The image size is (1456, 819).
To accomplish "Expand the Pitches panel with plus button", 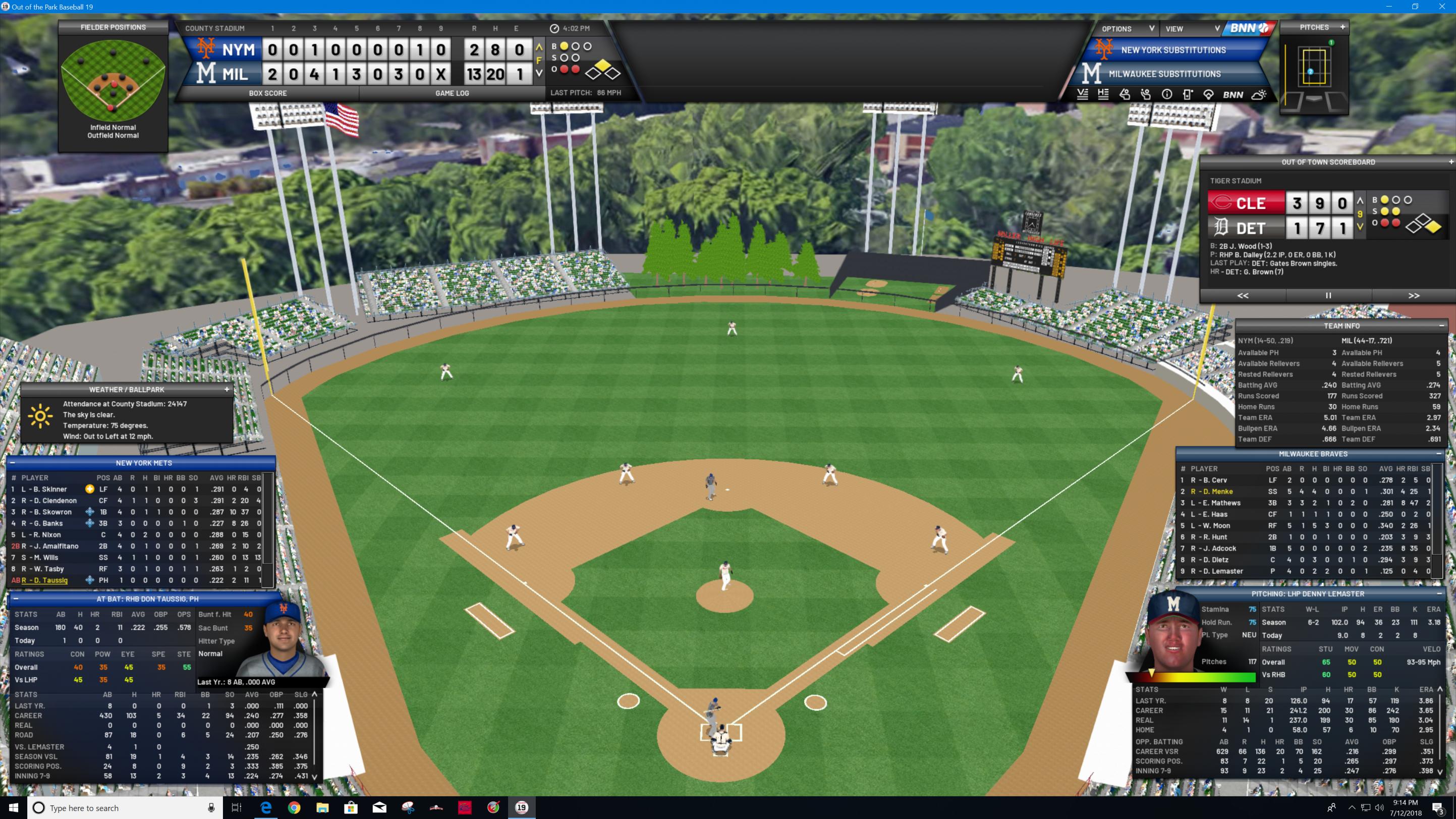I will (1342, 27).
